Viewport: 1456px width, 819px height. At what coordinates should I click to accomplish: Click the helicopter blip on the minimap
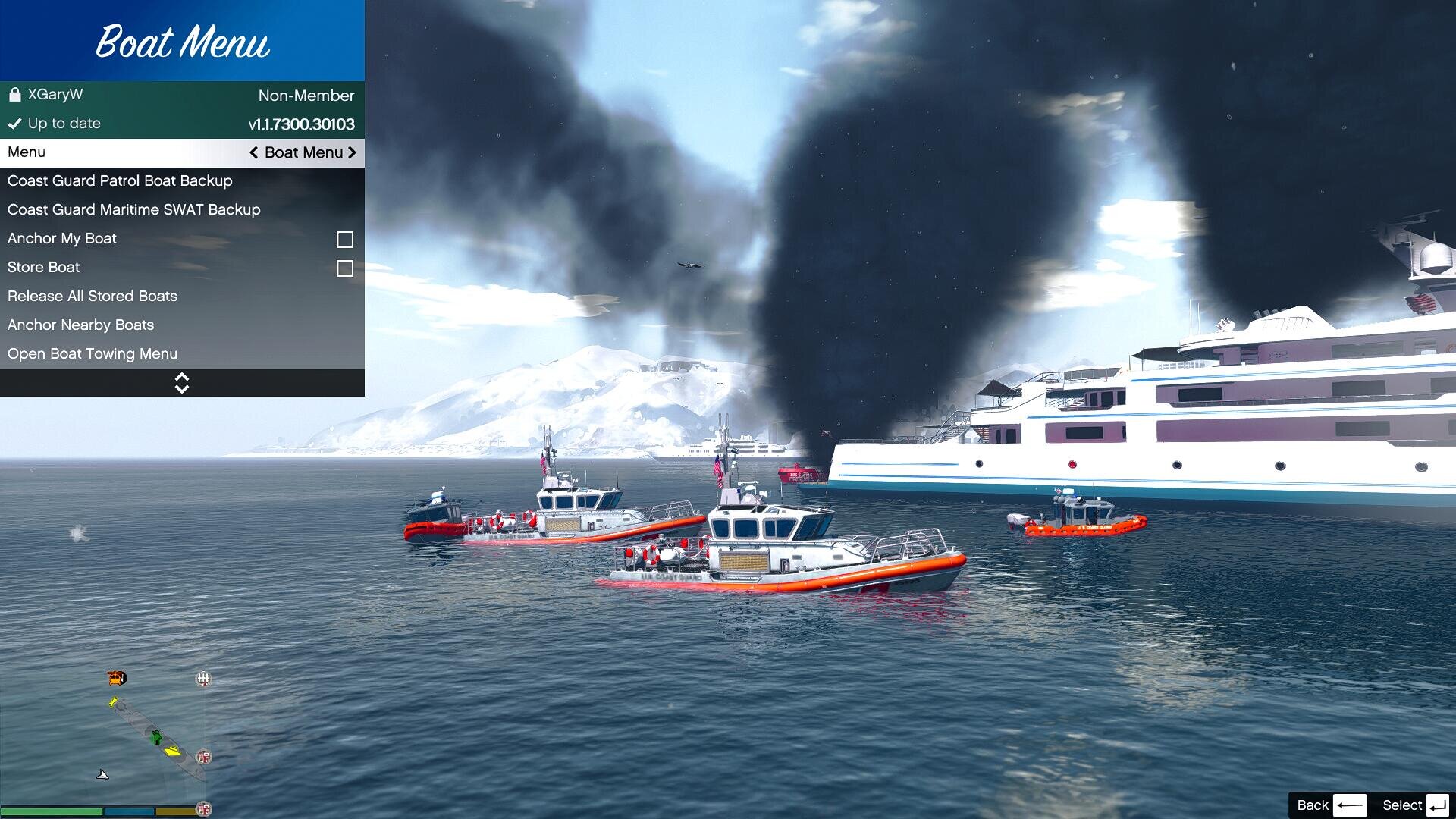coord(117,678)
